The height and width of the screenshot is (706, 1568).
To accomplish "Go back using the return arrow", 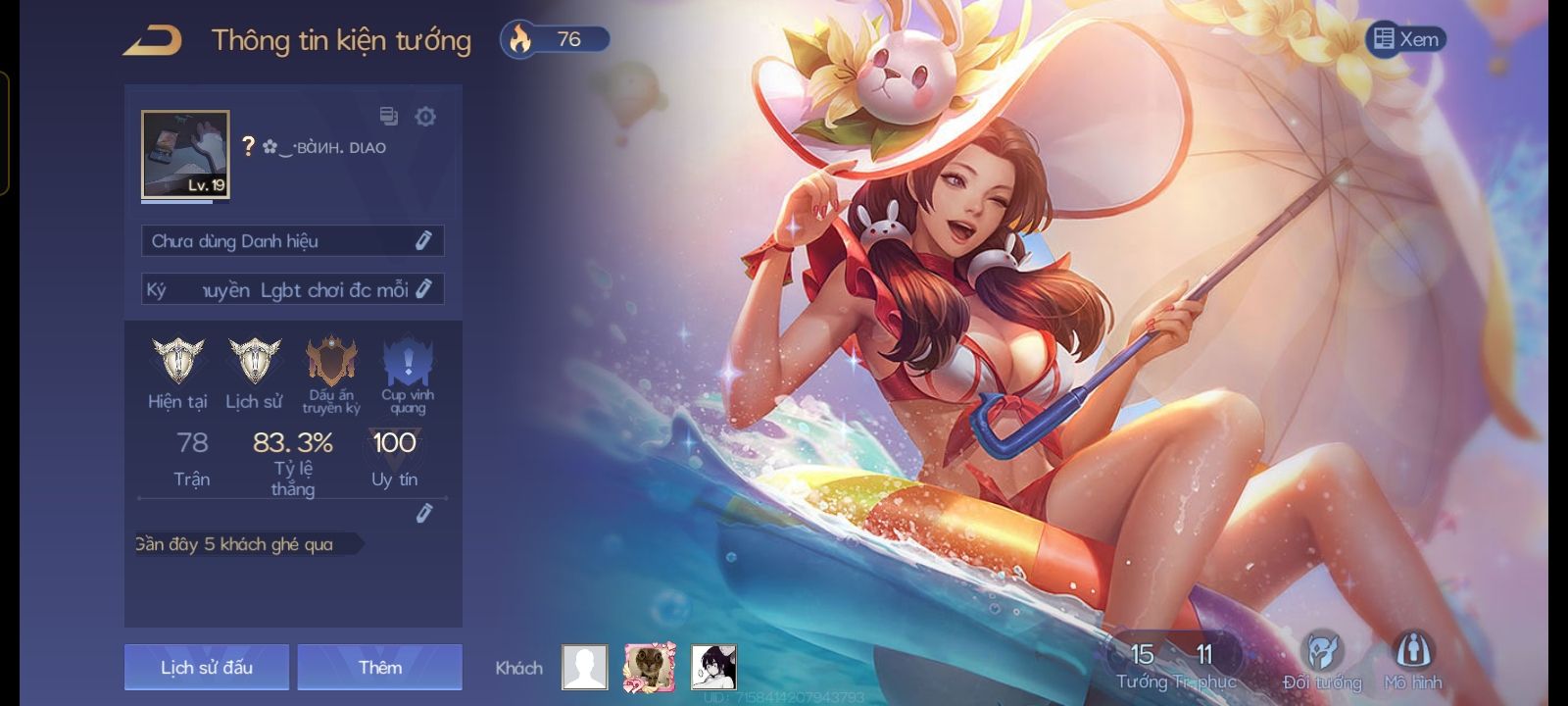I will point(153,40).
